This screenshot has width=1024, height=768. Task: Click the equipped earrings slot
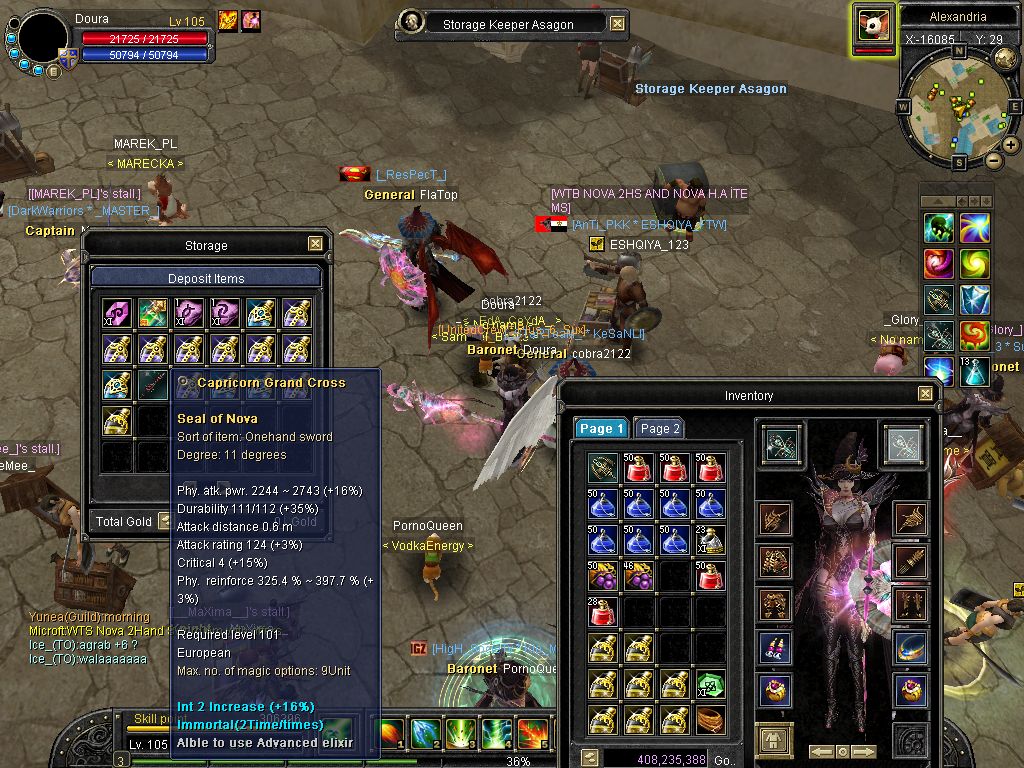773,647
